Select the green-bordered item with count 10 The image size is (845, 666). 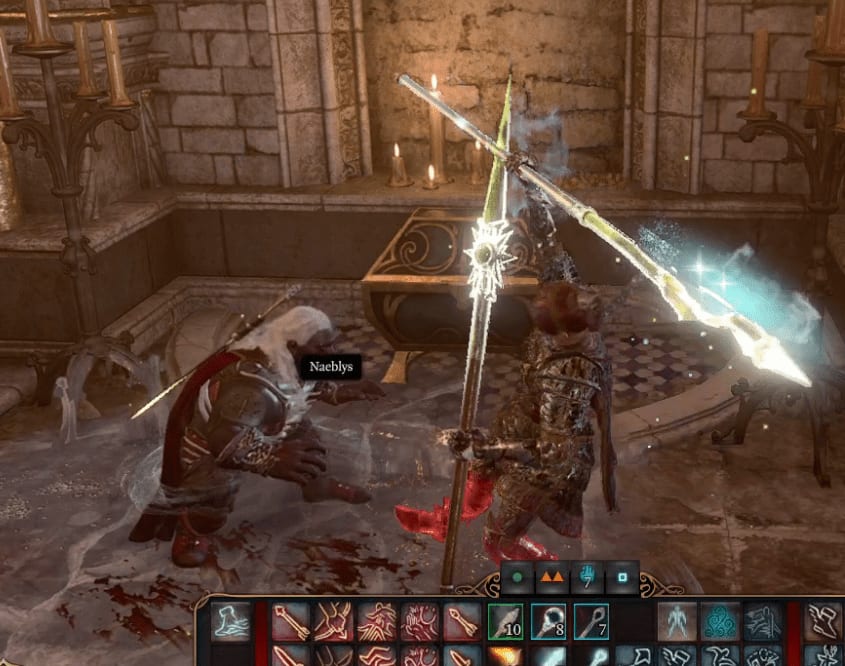pos(507,622)
